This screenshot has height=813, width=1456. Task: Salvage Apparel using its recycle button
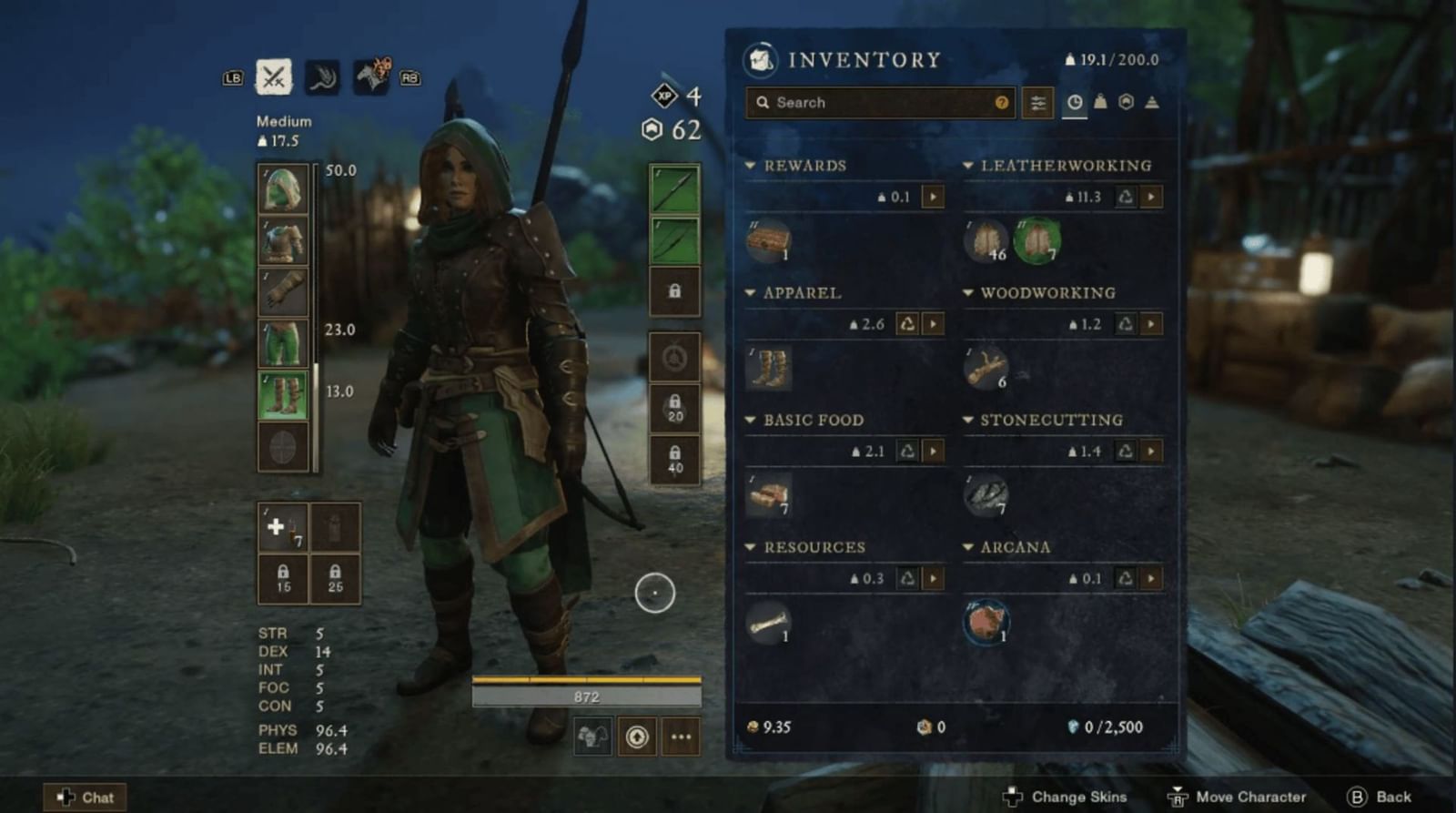(909, 324)
